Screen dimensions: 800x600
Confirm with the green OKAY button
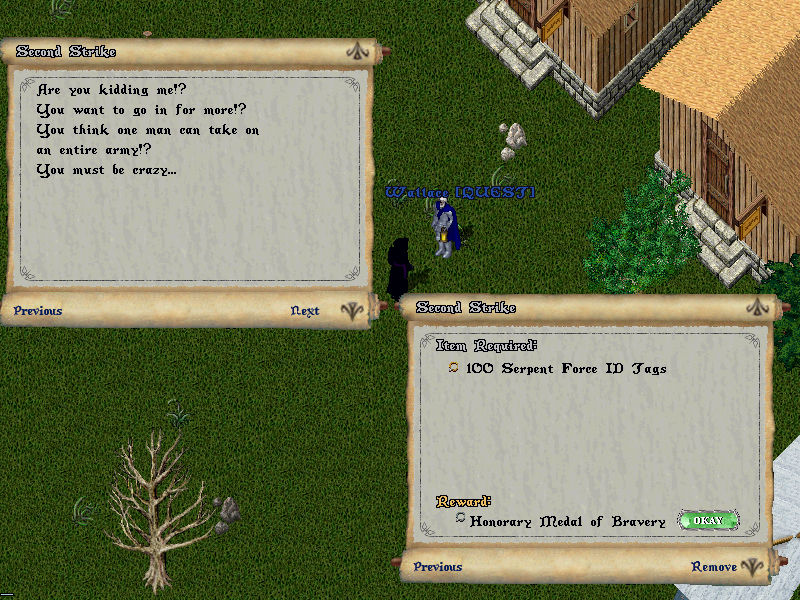pos(708,521)
